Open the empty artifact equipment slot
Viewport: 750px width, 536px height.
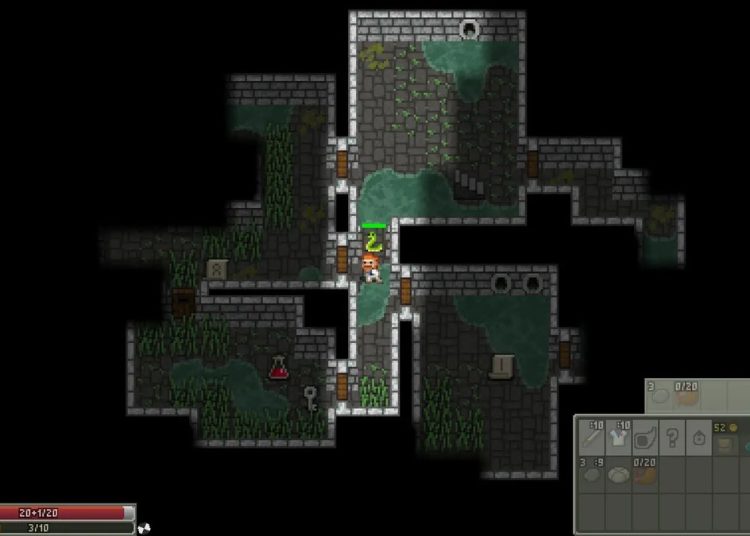click(645, 435)
